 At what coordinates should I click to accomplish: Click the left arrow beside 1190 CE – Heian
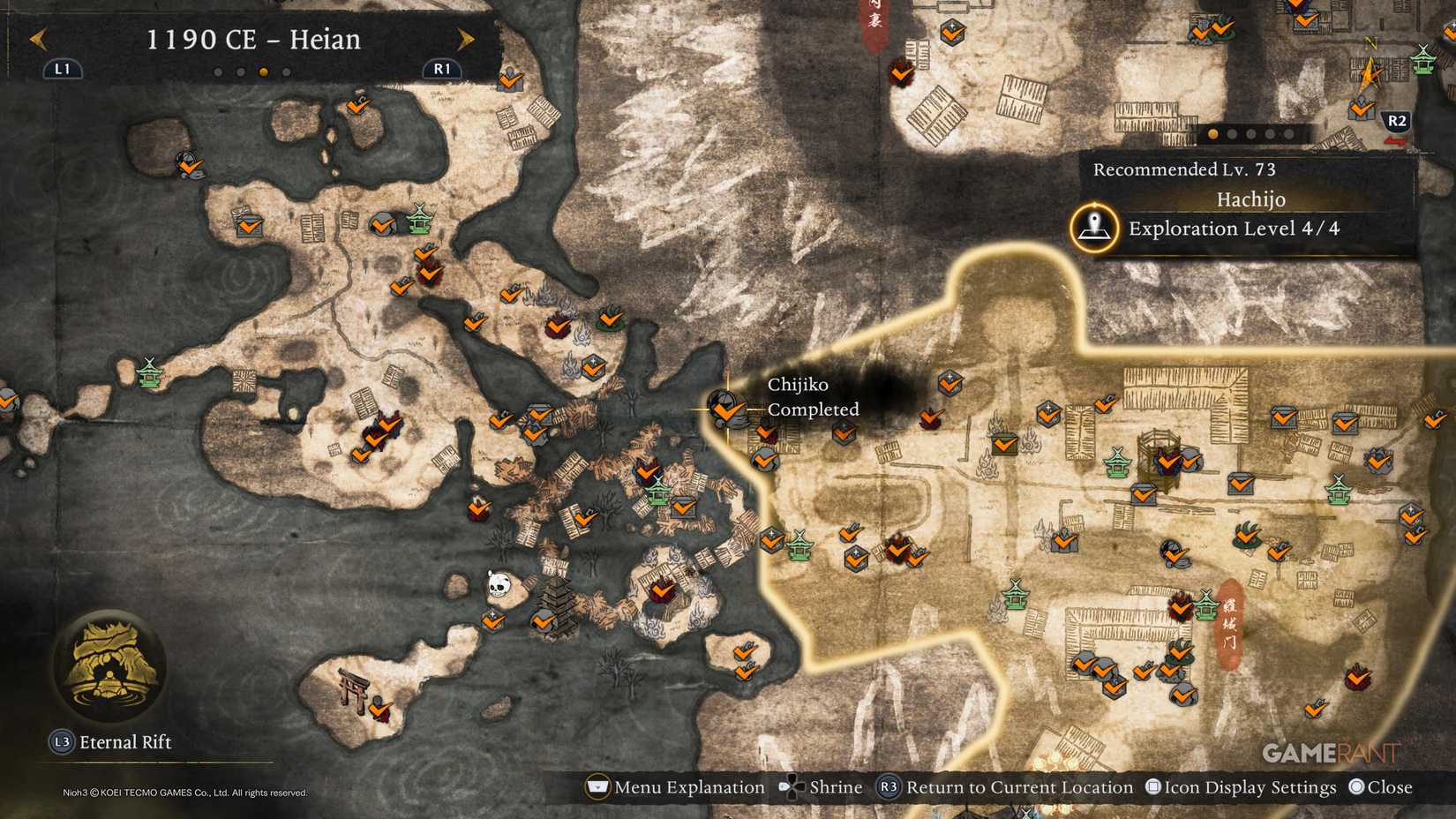click(39, 40)
